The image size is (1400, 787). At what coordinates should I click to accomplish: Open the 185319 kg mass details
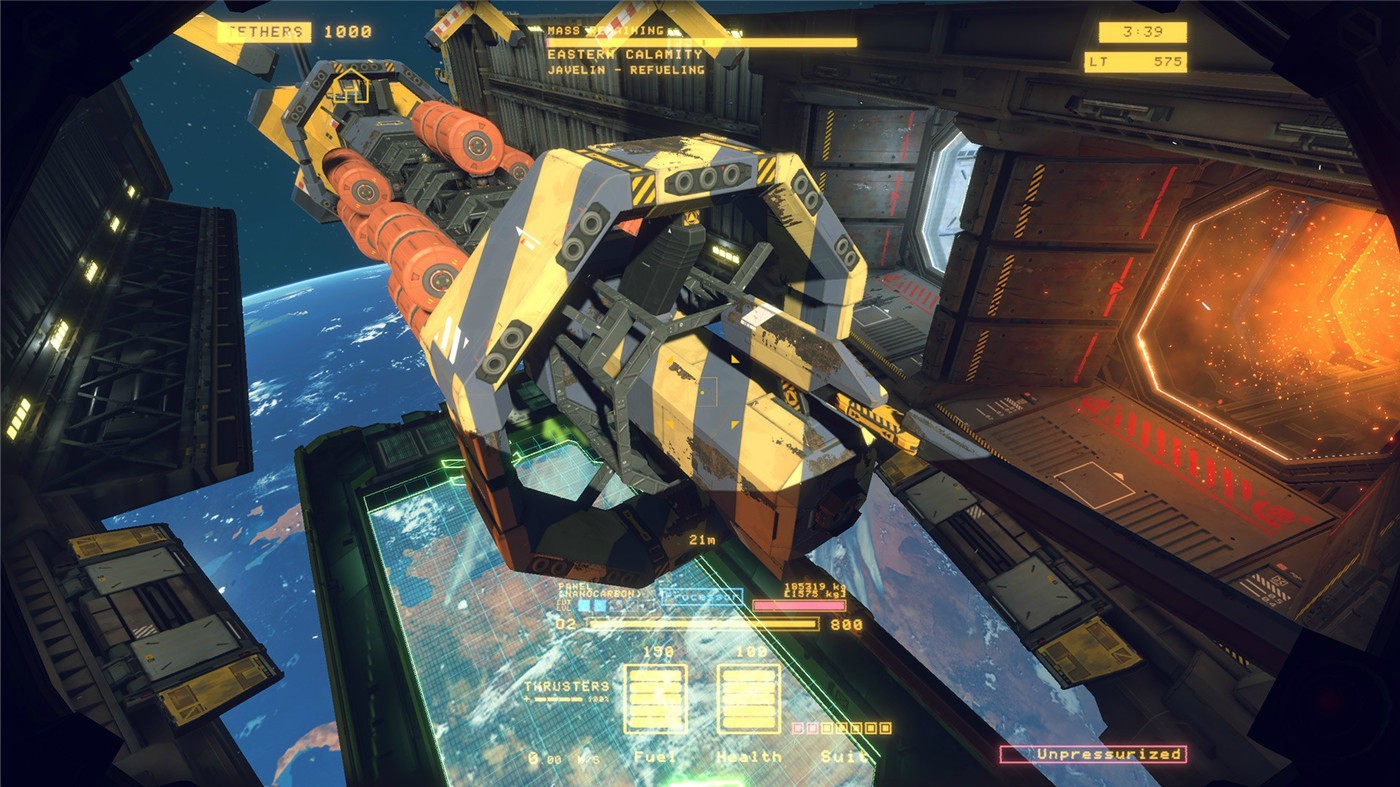coord(814,586)
